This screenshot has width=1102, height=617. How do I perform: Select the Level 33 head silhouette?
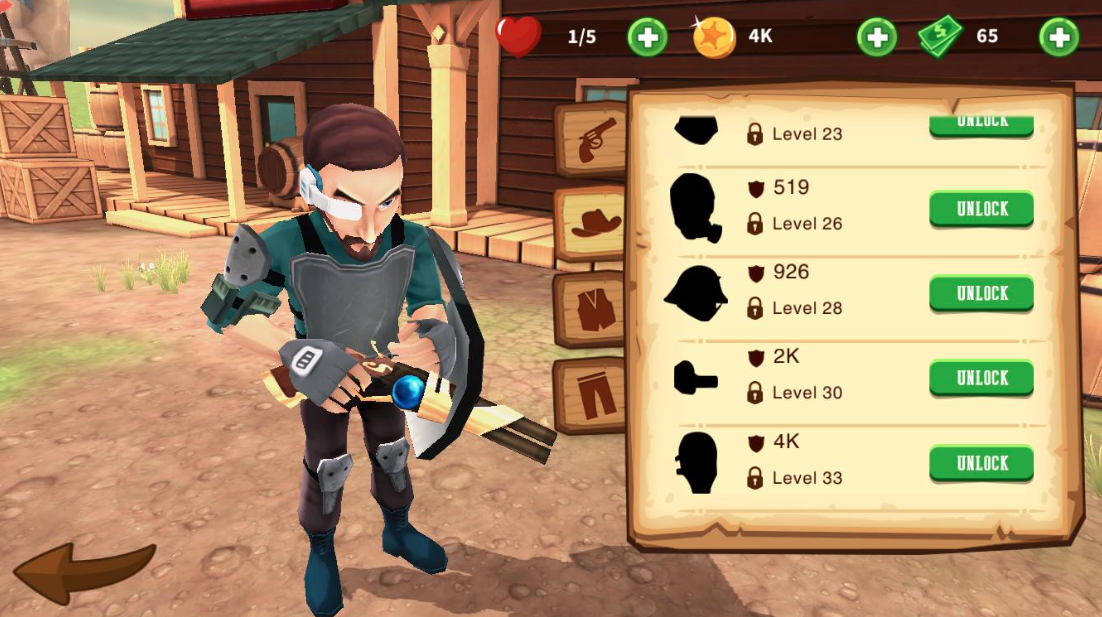(695, 462)
